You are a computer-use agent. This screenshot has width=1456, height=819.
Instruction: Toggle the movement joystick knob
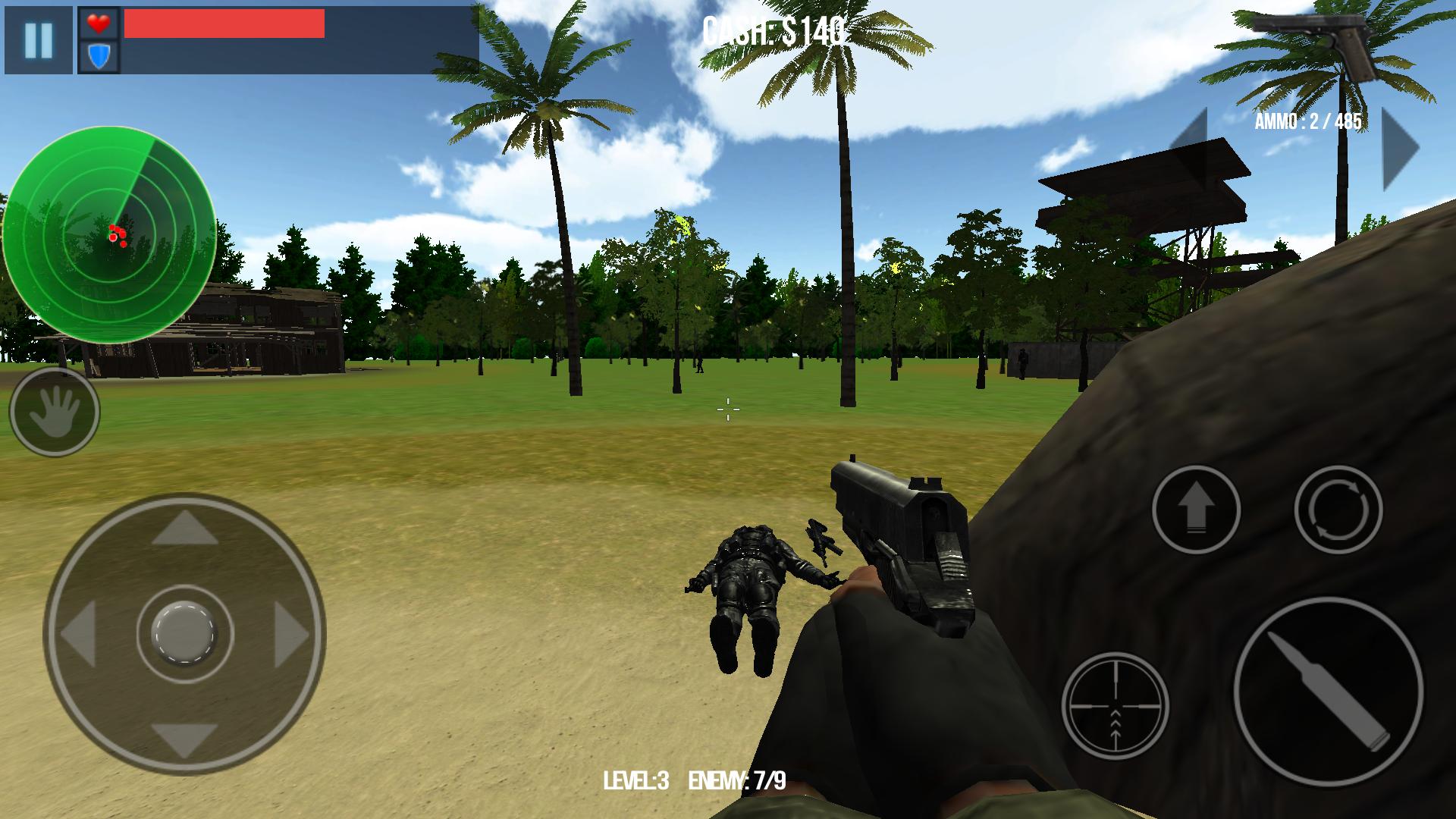(184, 629)
